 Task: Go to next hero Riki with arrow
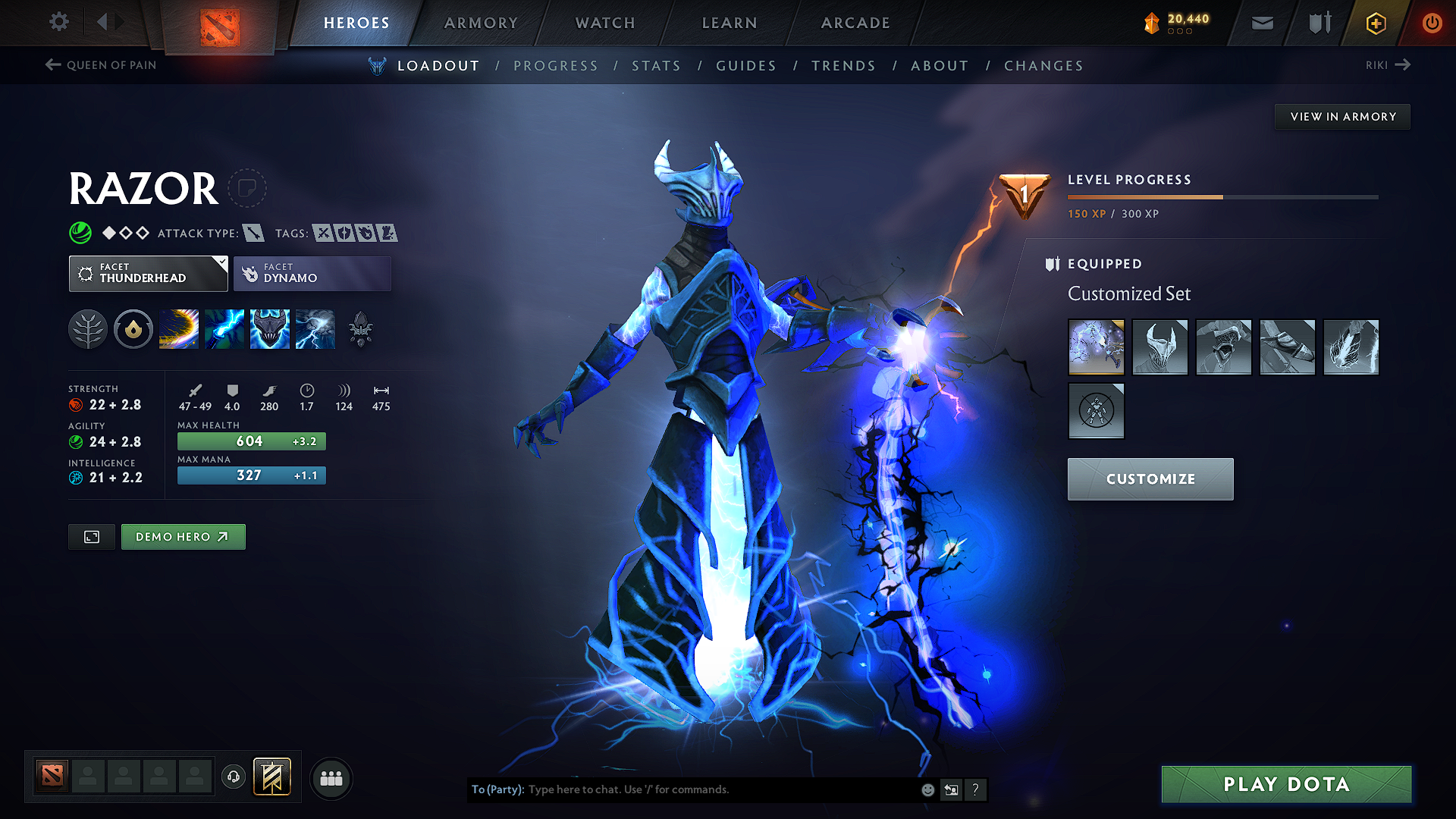[1404, 65]
